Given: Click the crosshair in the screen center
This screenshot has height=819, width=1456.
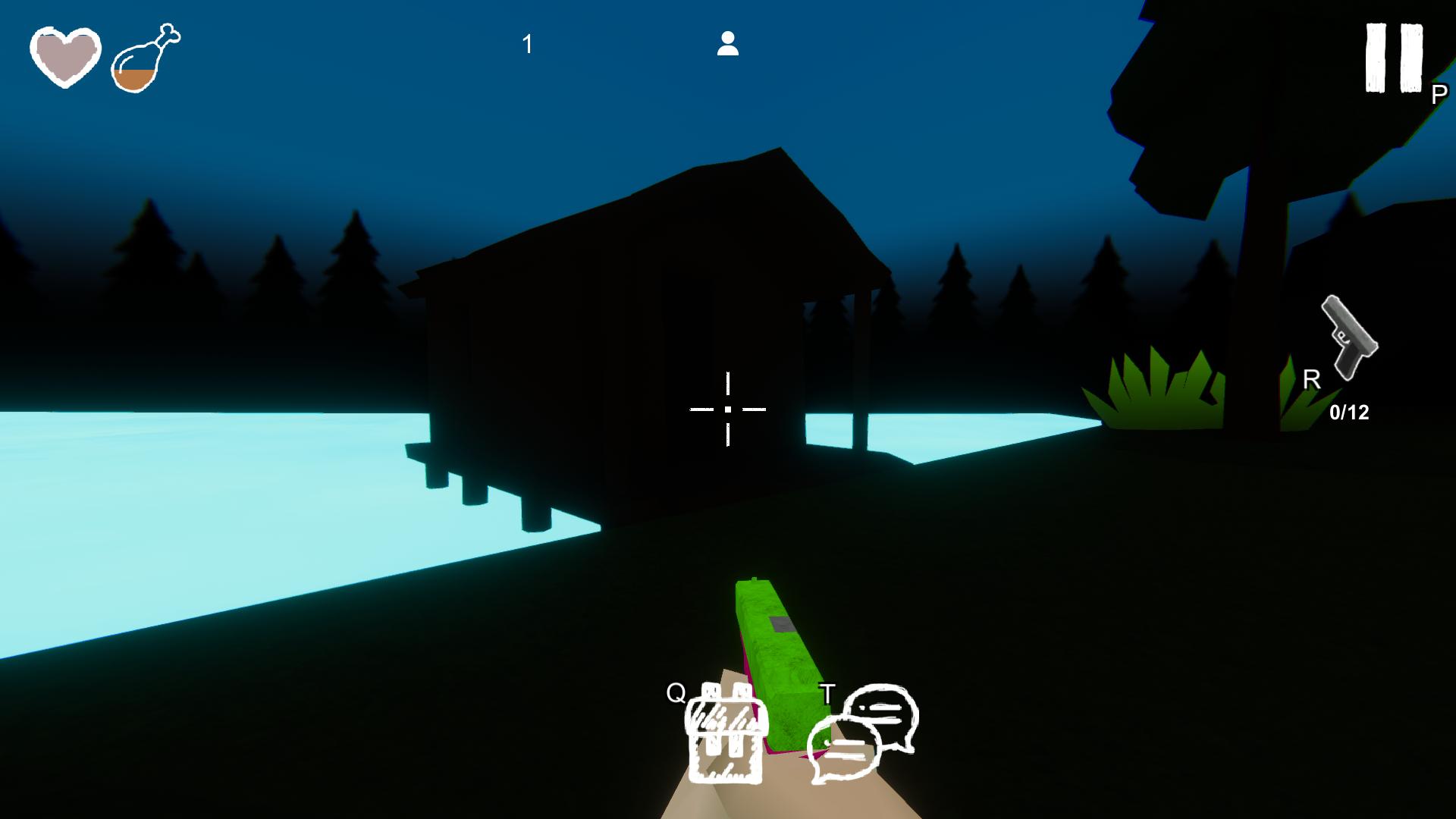Looking at the screenshot, I should click(728, 409).
